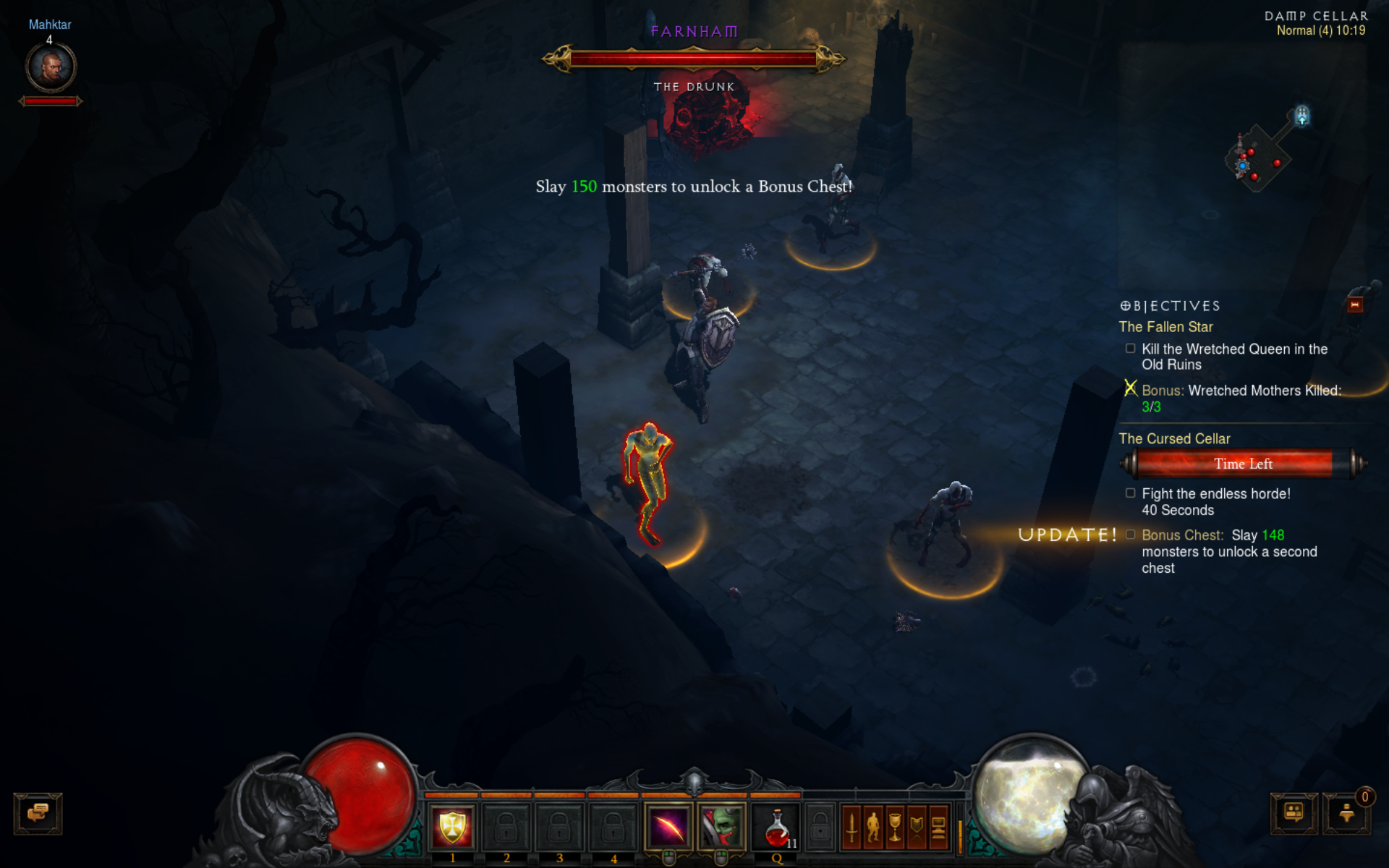The image size is (1389, 868).
Task: Open the notifications button showing 0
Action: (x=1346, y=813)
